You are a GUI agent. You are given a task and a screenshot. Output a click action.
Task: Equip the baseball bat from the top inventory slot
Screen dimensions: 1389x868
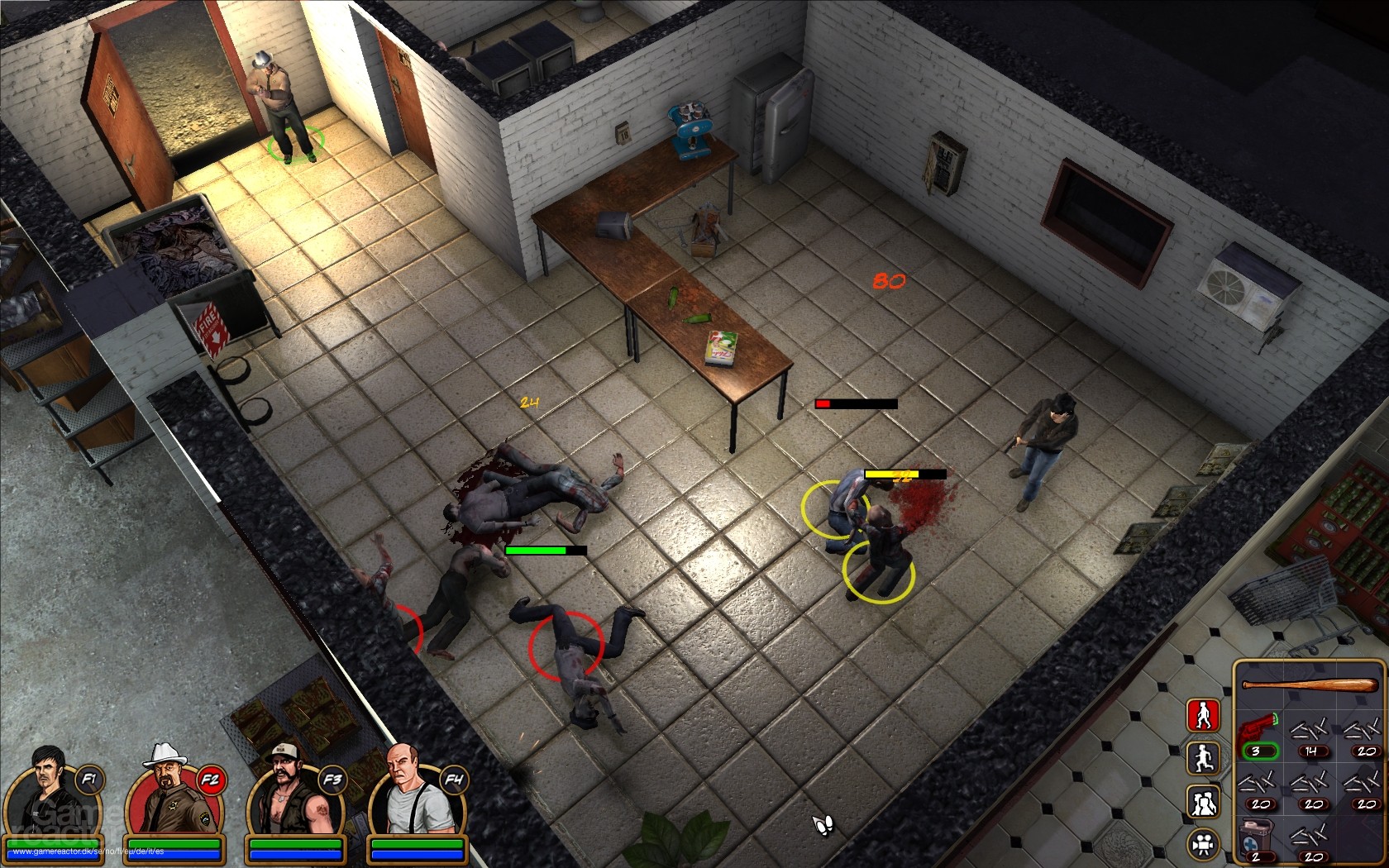click(x=1309, y=684)
